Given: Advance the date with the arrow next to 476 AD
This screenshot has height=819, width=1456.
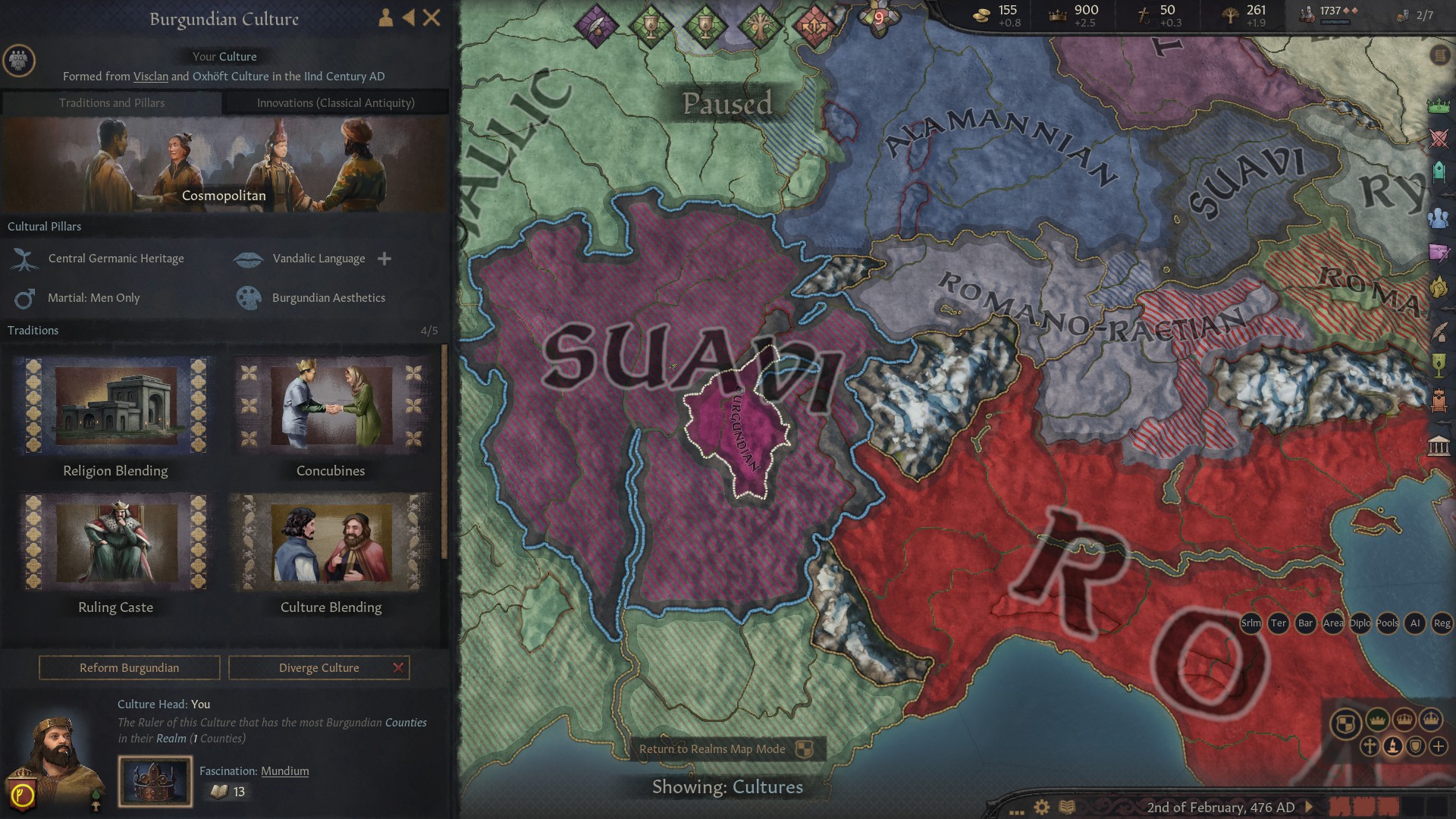Looking at the screenshot, I should 1307,806.
